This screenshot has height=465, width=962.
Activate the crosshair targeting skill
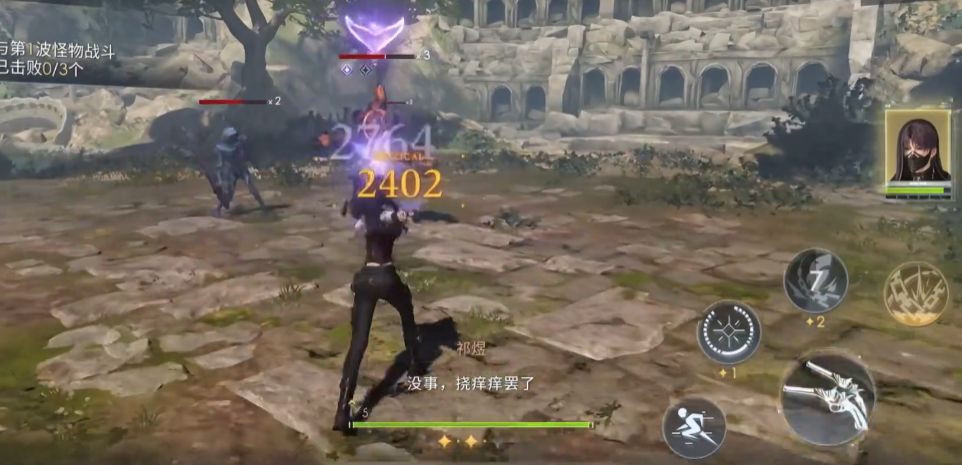[x=729, y=333]
